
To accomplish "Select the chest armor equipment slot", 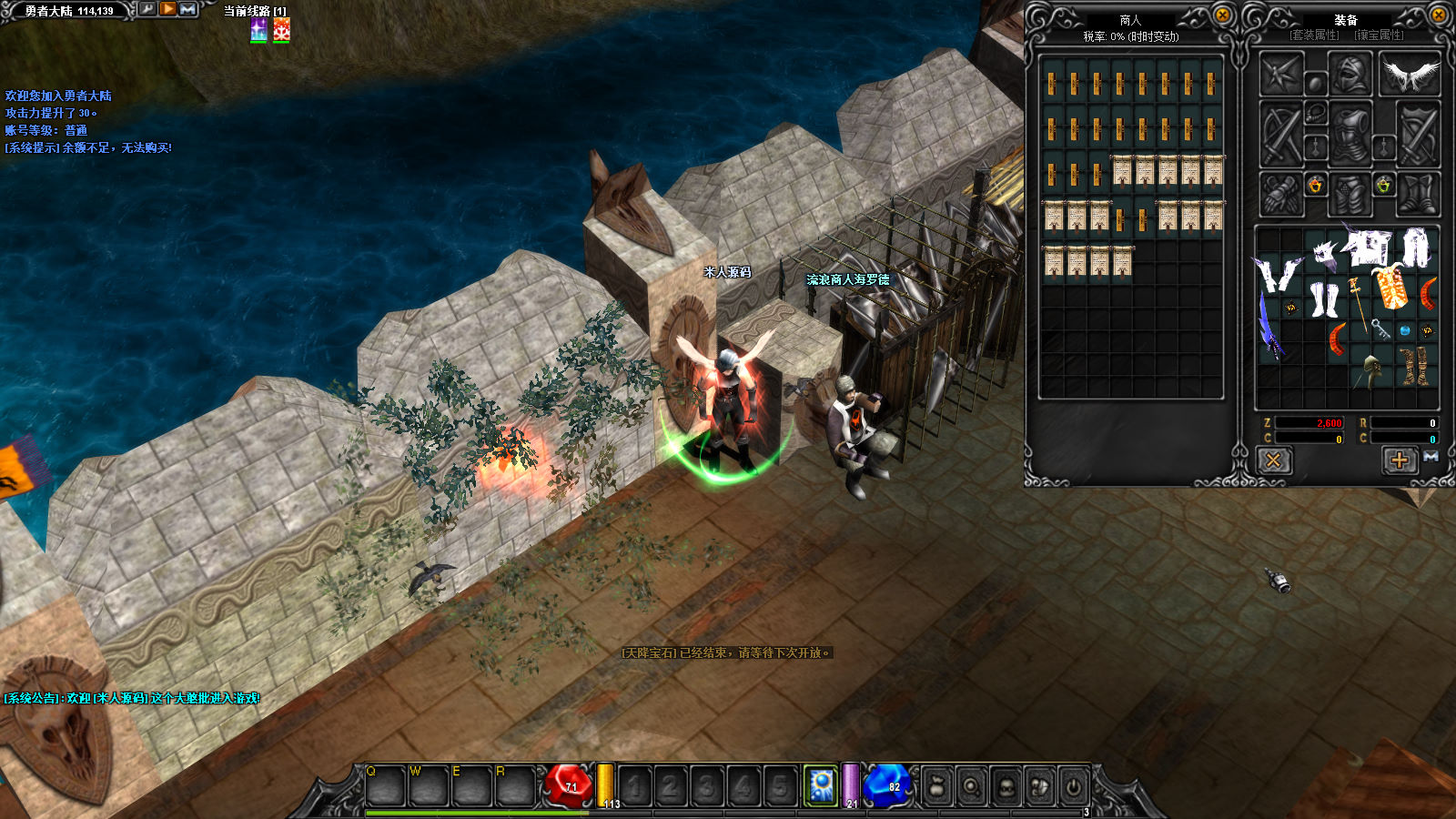I will 1350,134.
